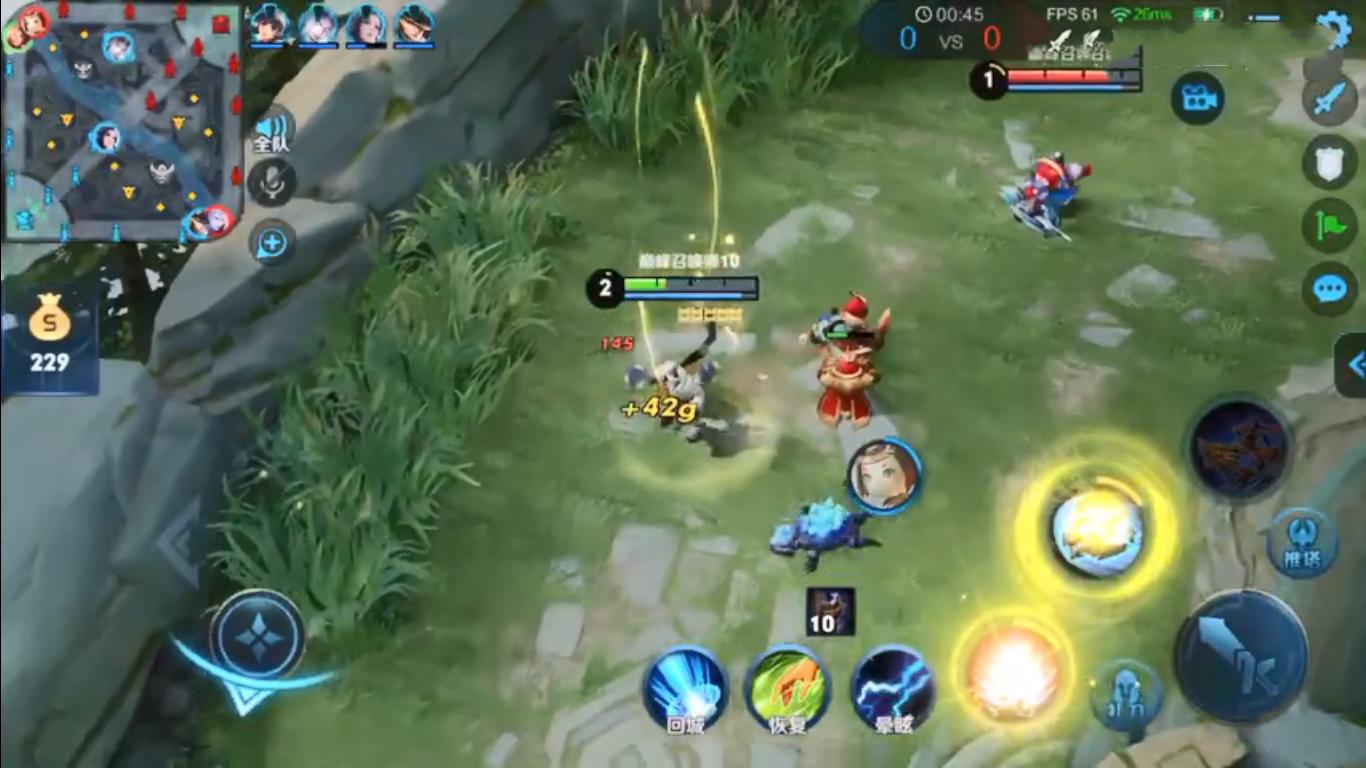Choose the 推塔 attack tower button
This screenshot has width=1366, height=768.
click(1301, 543)
